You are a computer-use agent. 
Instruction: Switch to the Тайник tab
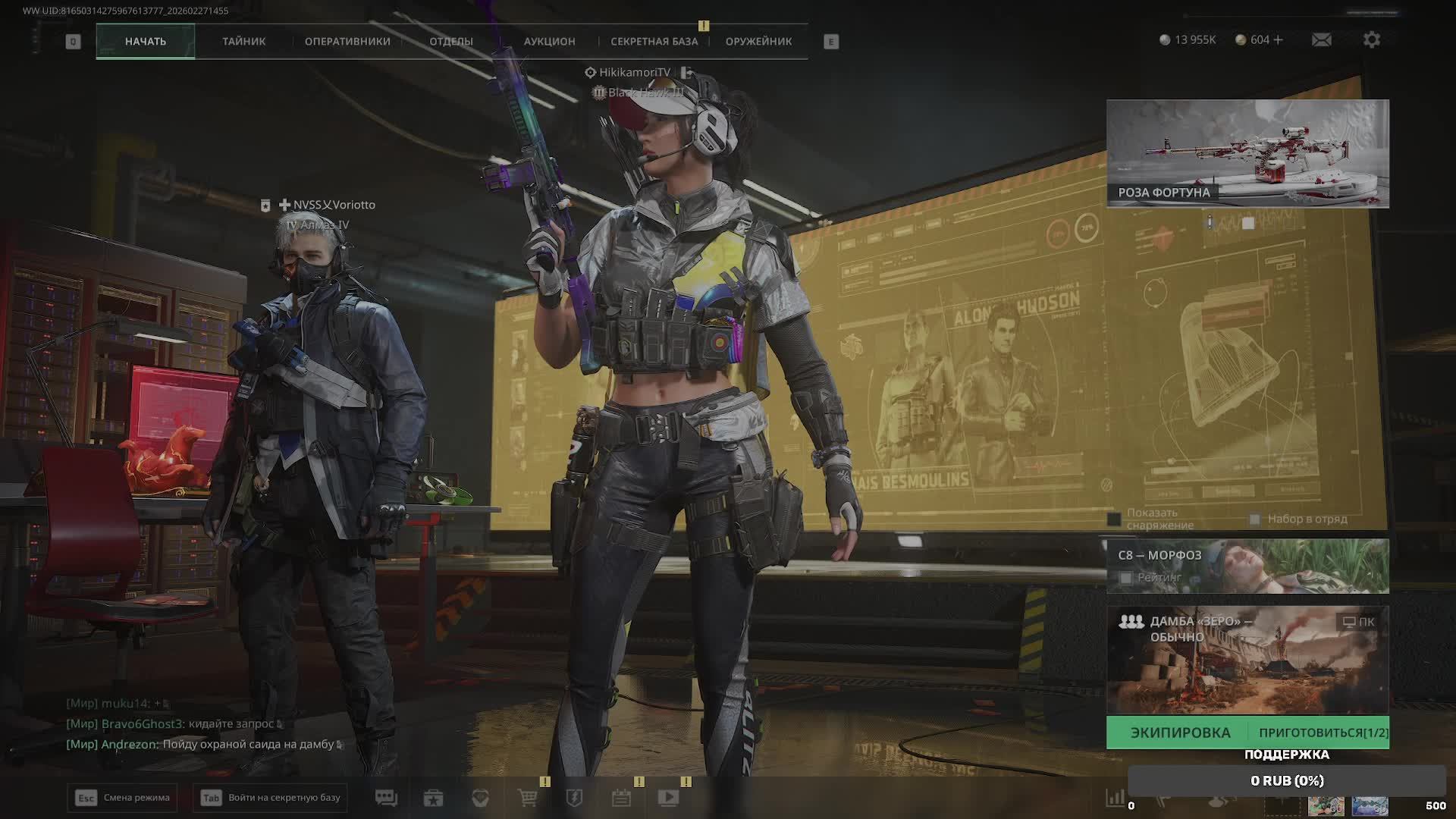[243, 42]
